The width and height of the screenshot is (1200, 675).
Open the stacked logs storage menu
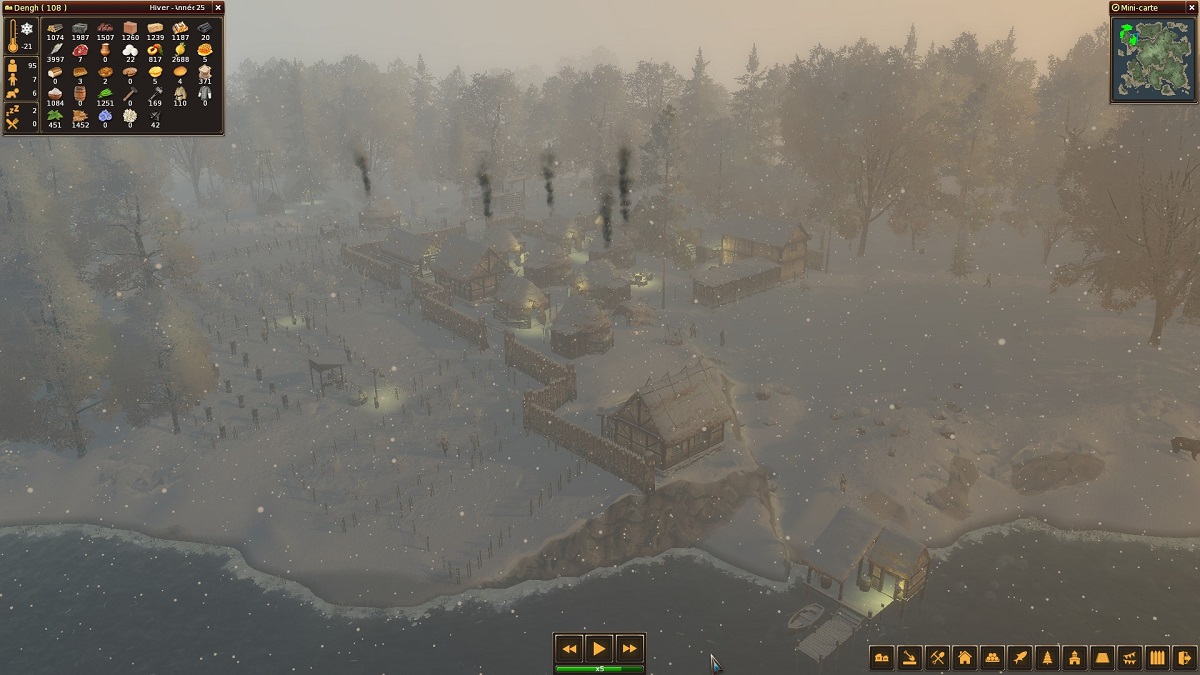992,658
